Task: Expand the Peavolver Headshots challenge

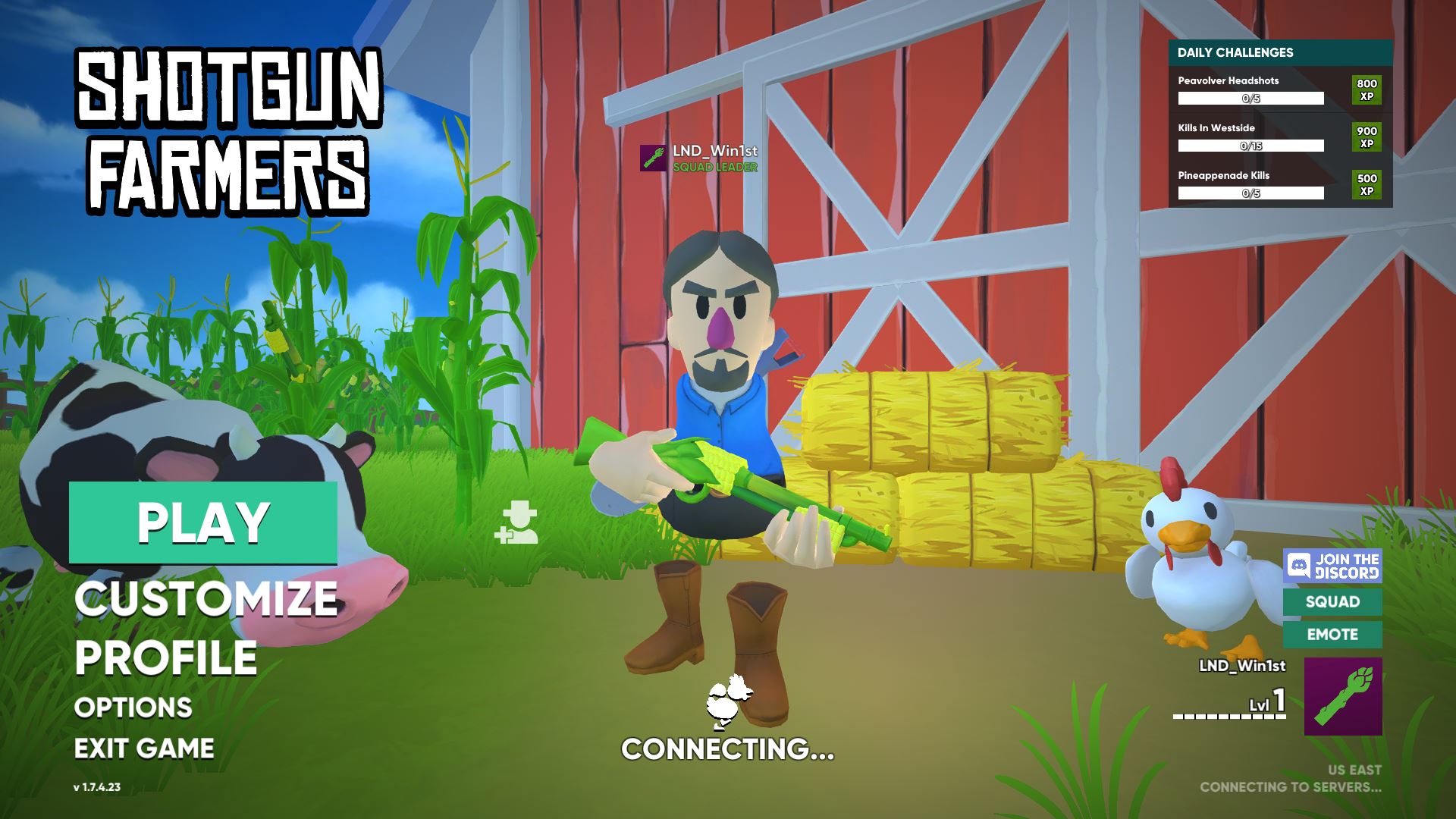Action: 1247,90
